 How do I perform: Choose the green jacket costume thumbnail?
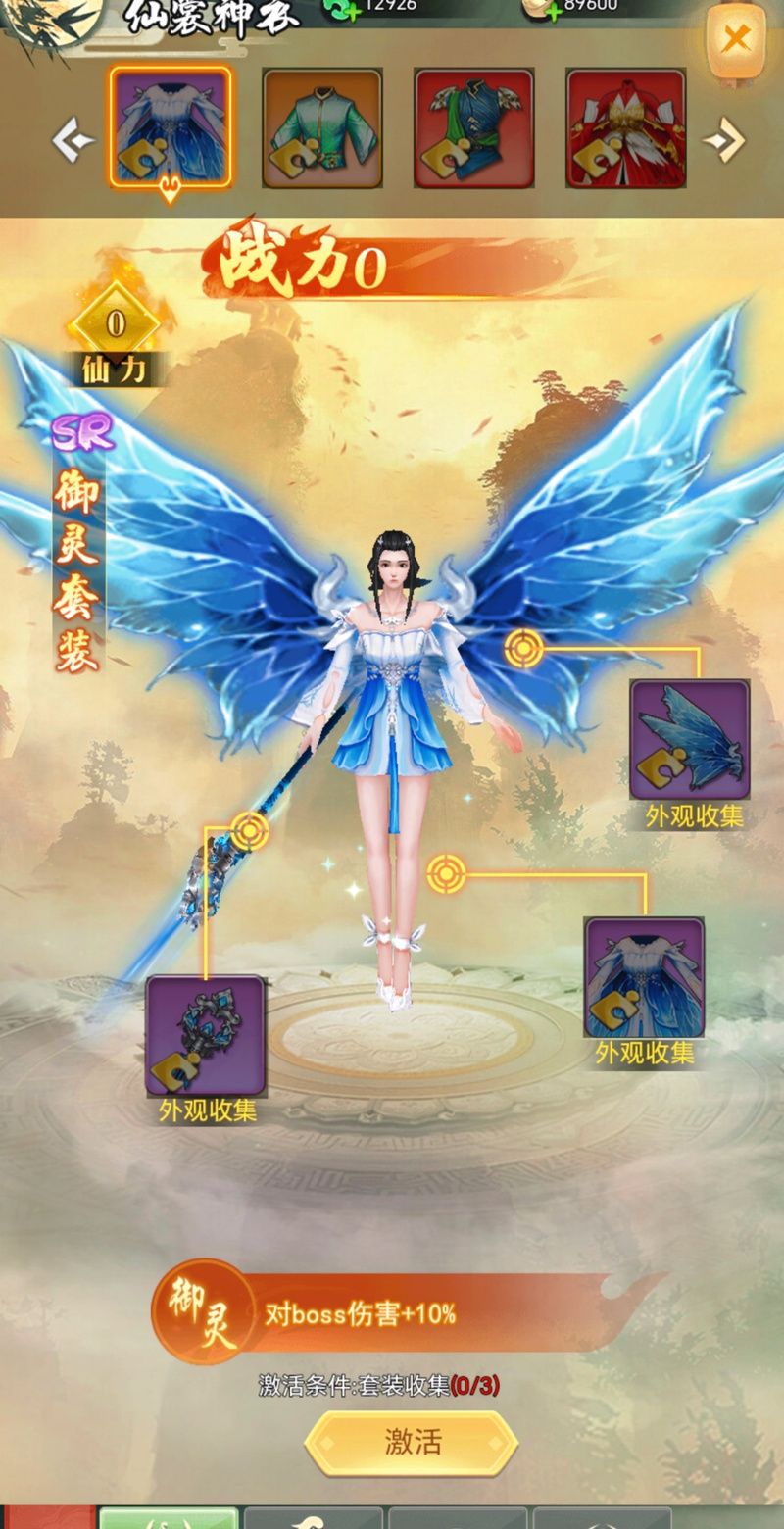[322, 128]
